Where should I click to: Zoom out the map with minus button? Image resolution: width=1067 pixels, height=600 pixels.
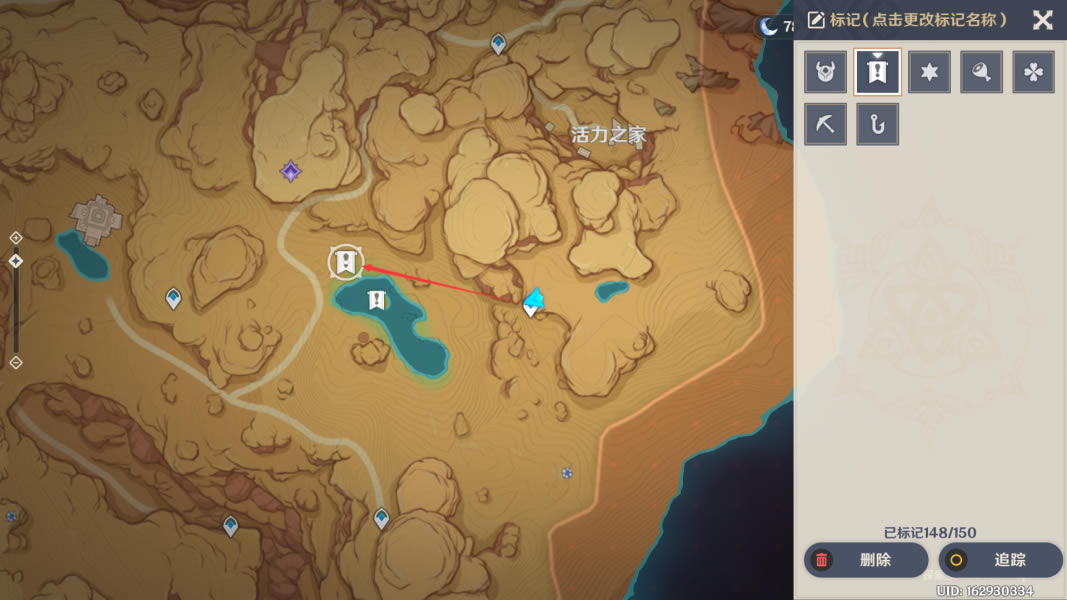coord(16,363)
